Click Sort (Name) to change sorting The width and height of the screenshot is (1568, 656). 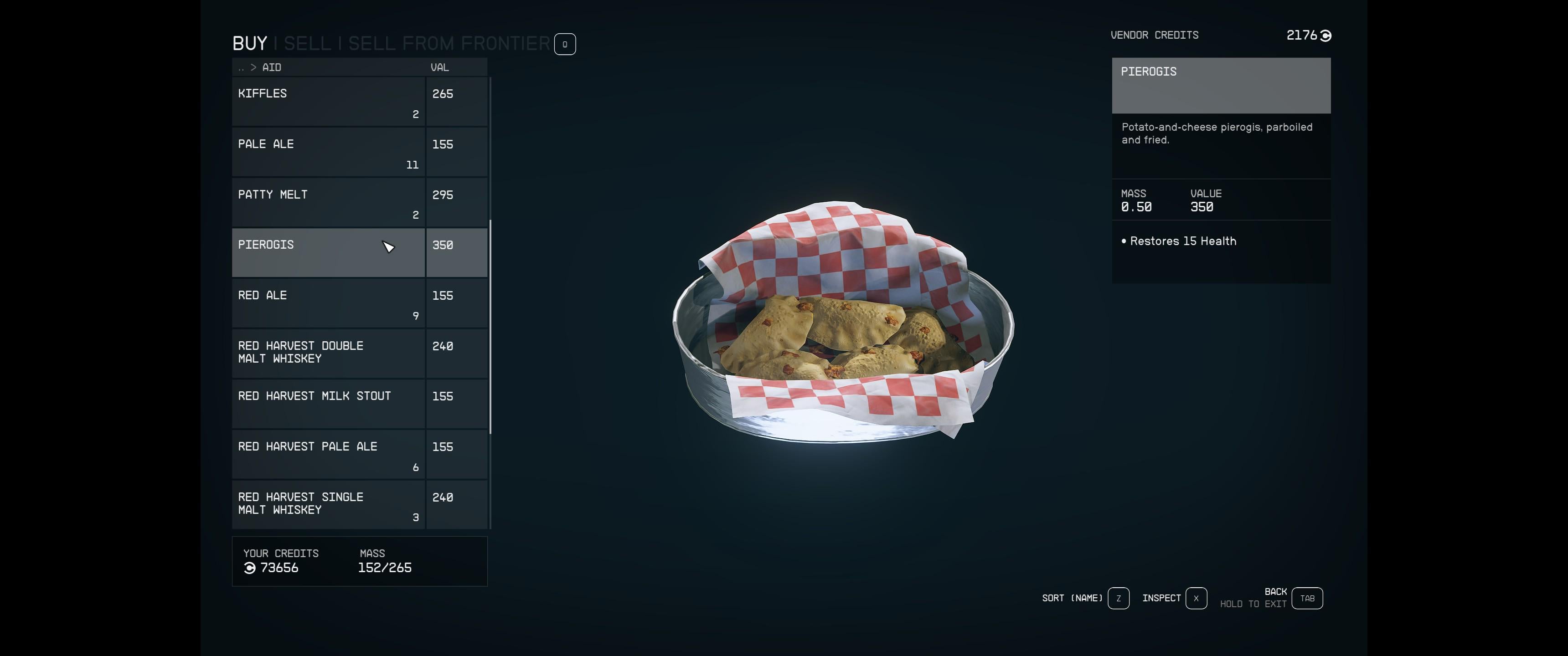(1118, 598)
